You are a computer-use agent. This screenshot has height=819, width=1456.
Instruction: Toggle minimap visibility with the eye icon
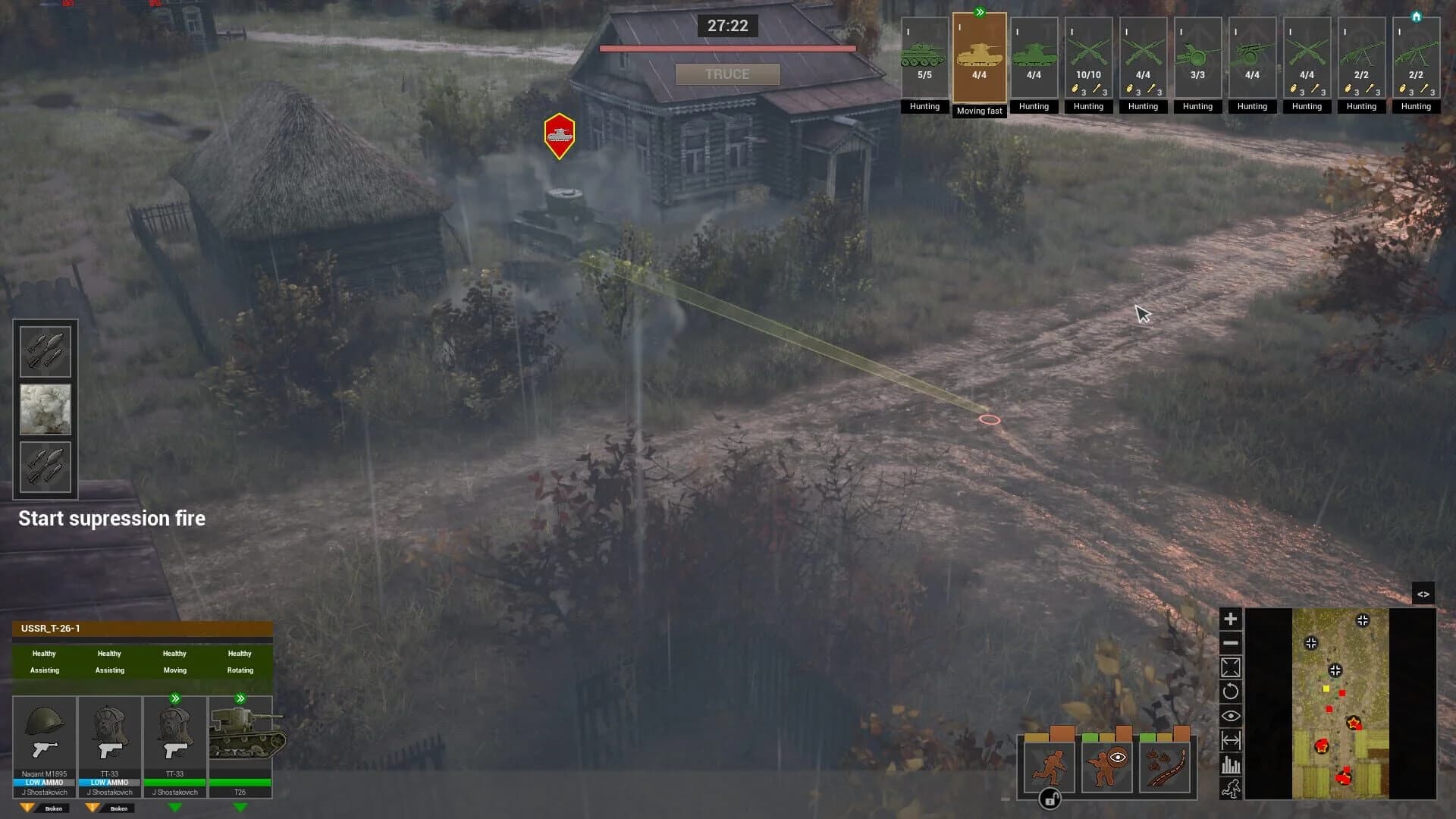point(1231,715)
